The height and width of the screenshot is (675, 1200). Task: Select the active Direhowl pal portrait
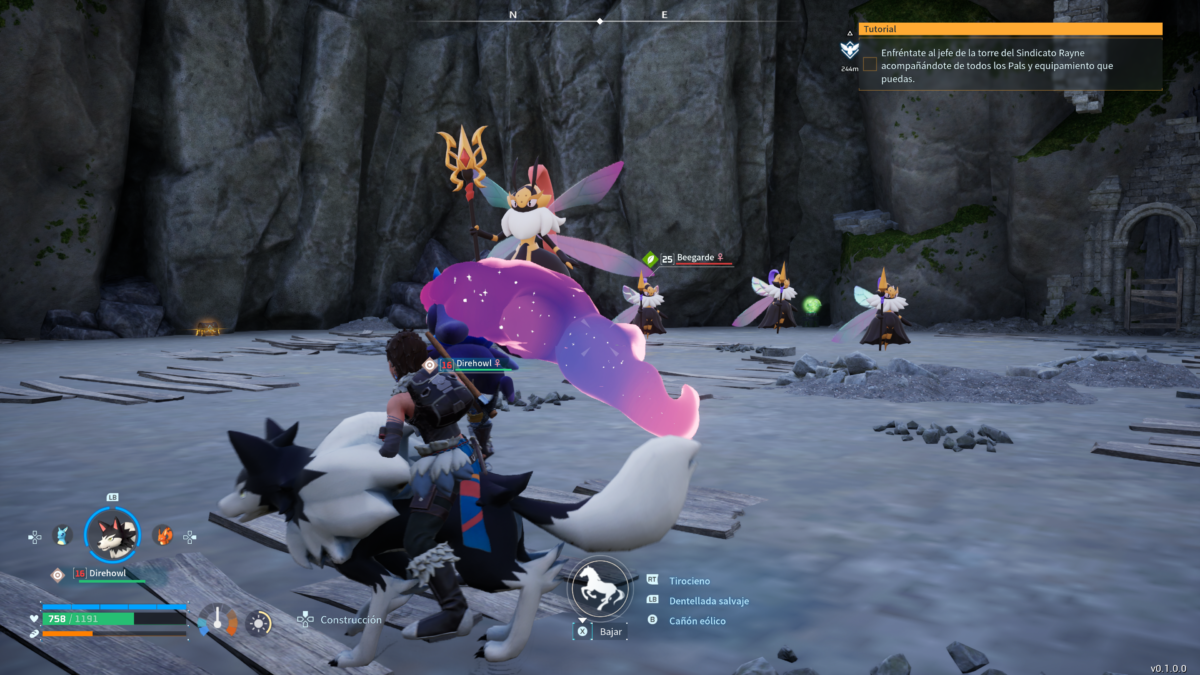tap(112, 535)
